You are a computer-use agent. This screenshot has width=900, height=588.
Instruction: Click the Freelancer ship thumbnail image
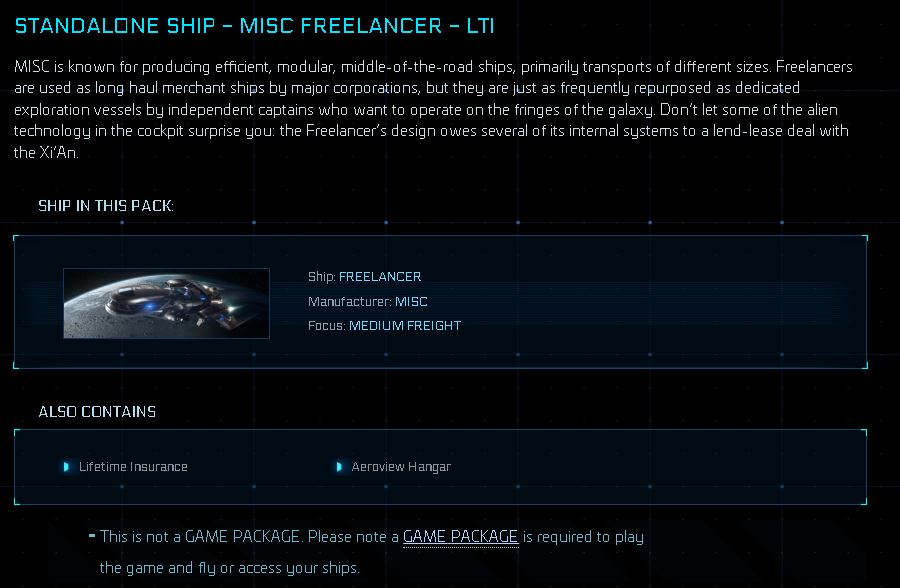(166, 303)
